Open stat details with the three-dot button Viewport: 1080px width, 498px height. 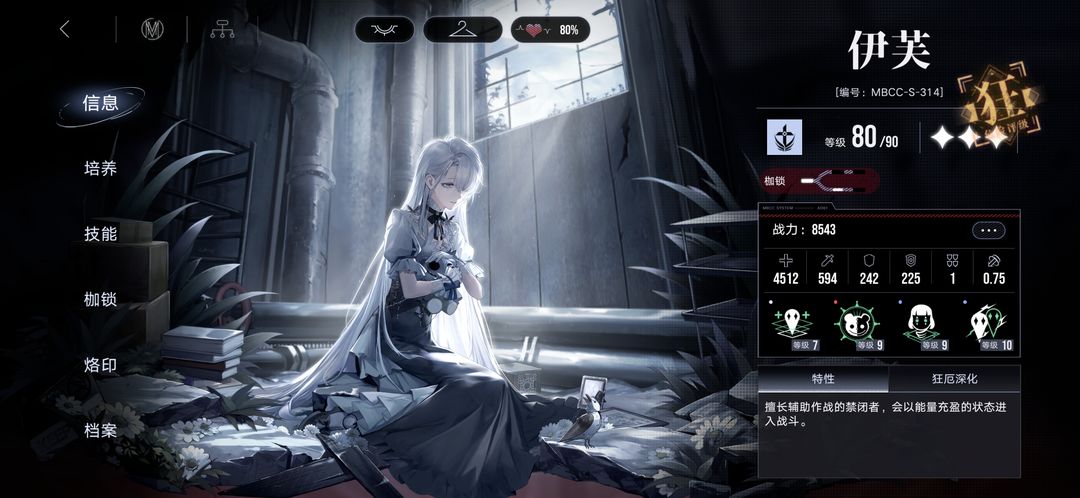click(988, 230)
